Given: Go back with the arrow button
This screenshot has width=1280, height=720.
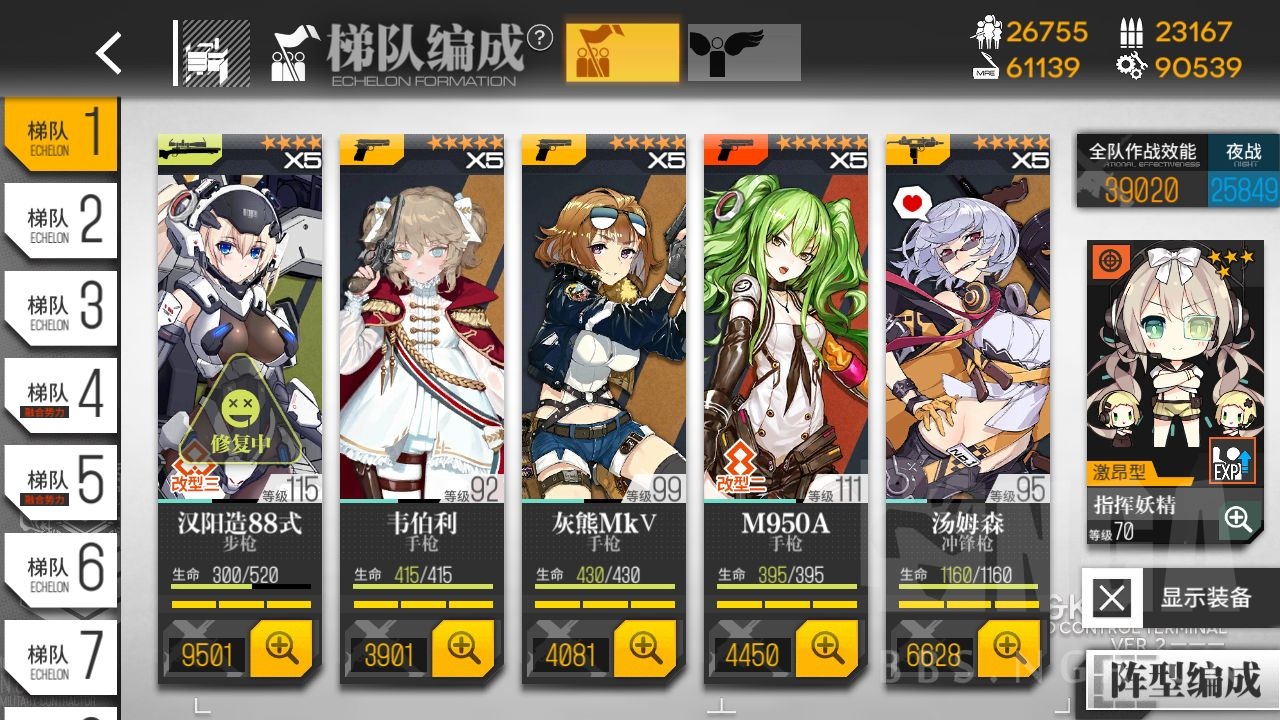Looking at the screenshot, I should pos(109,53).
